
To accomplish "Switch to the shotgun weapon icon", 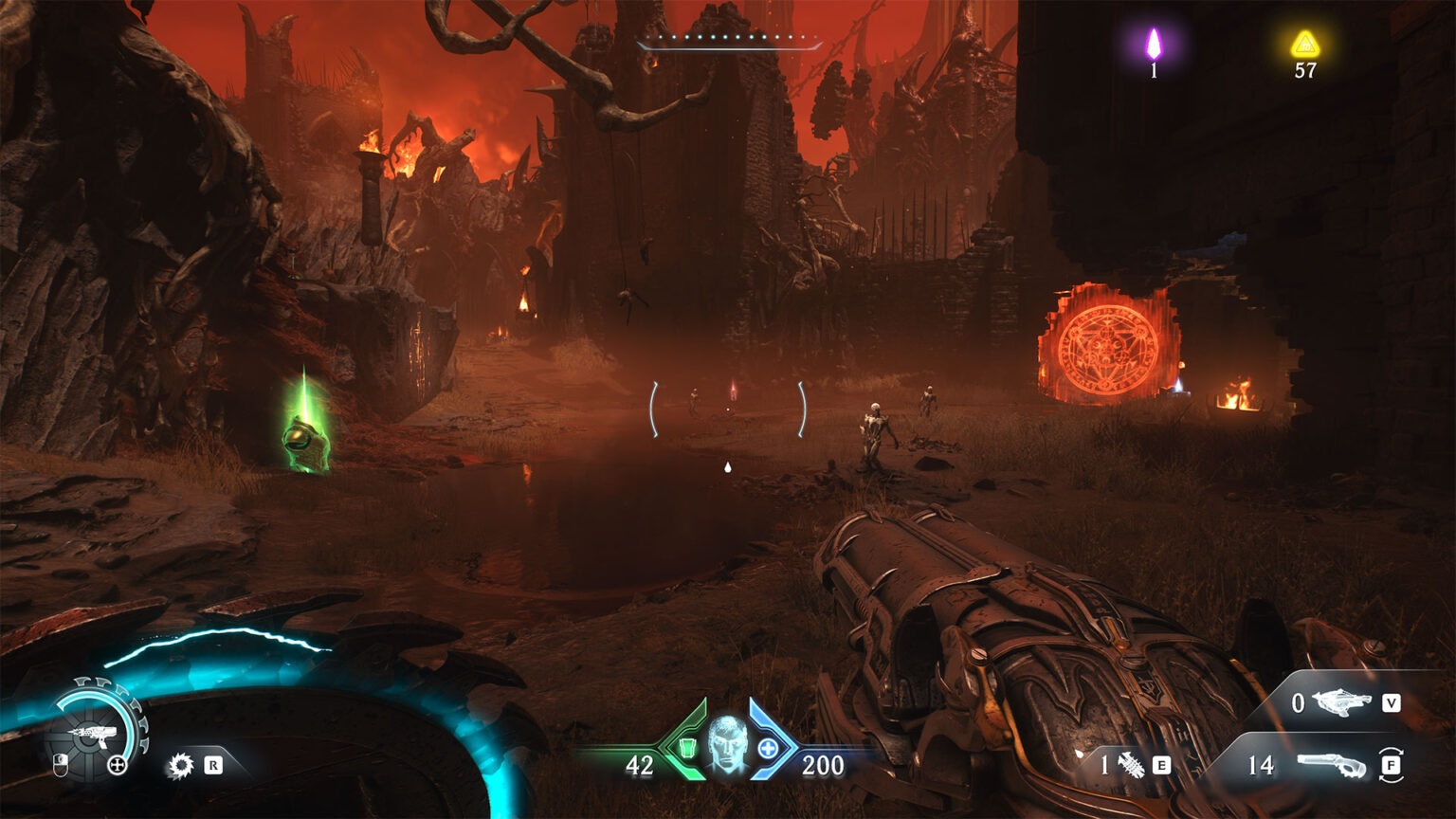I will click(1332, 765).
